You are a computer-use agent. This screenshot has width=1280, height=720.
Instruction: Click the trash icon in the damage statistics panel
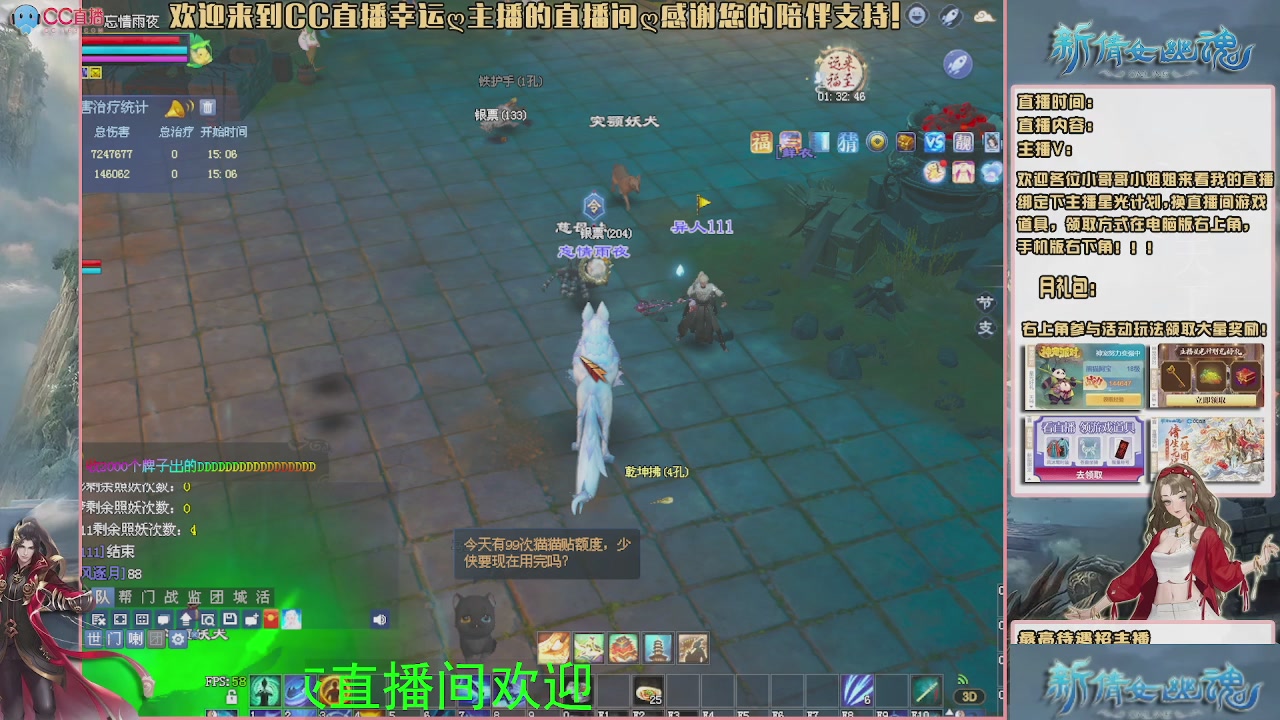click(208, 109)
